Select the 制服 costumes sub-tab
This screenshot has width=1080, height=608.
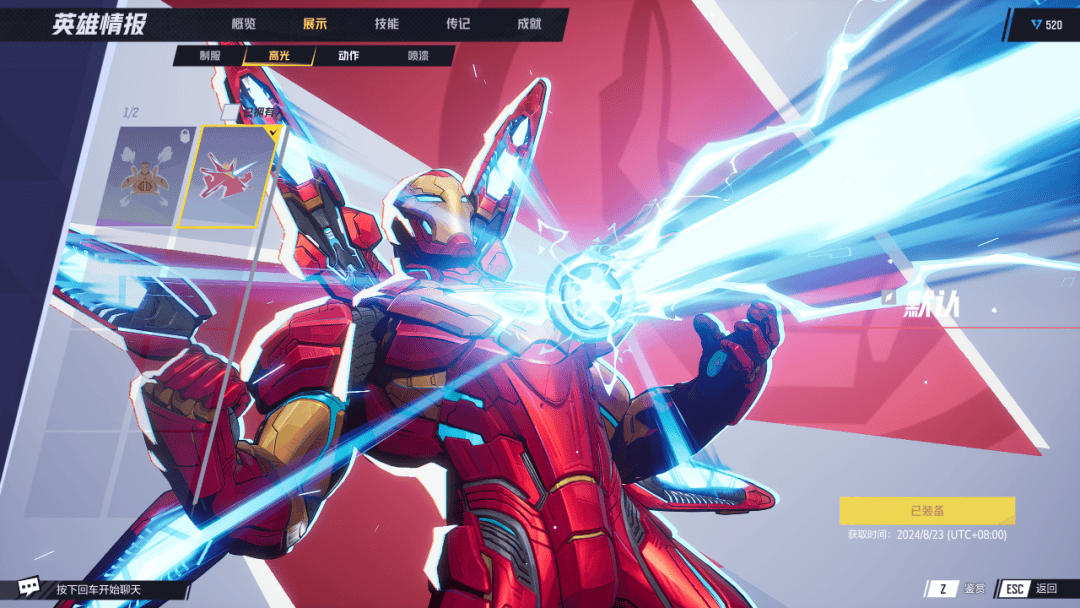point(211,56)
